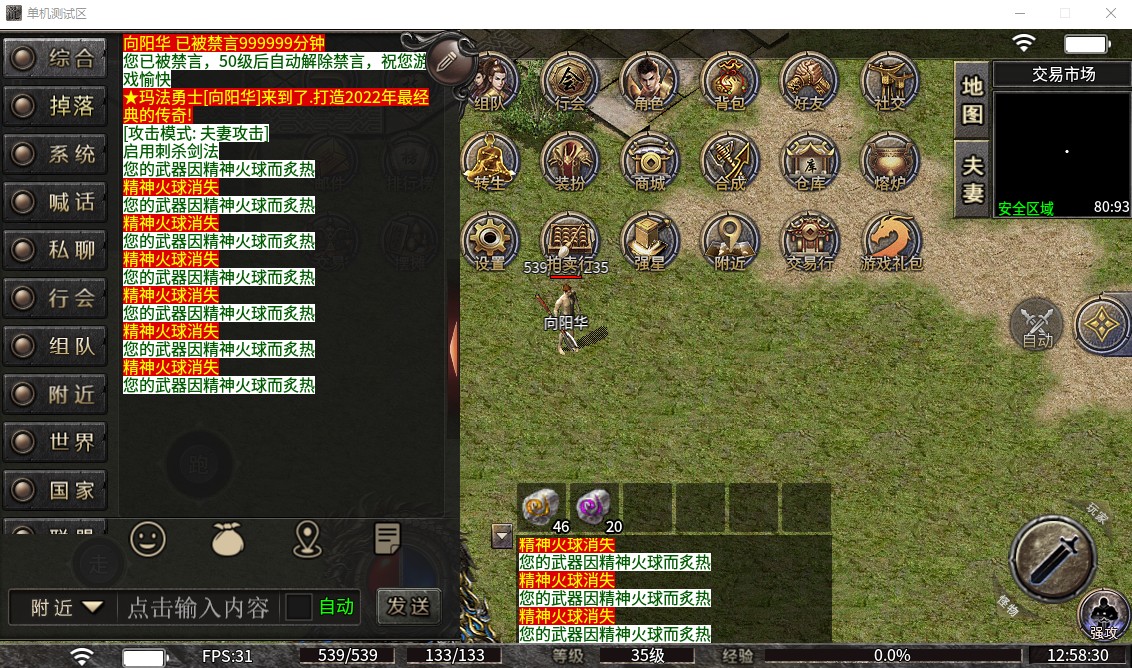Screen dimensions: 1132x668
Task: Open the 背包 bag icon
Action: coord(730,80)
